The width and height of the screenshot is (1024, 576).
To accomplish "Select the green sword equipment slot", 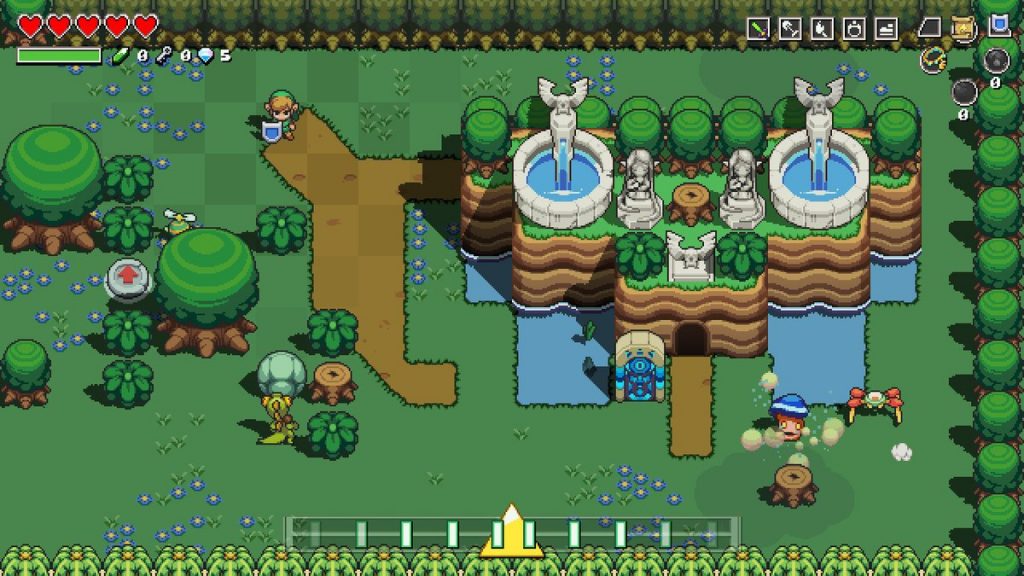I will tap(758, 29).
